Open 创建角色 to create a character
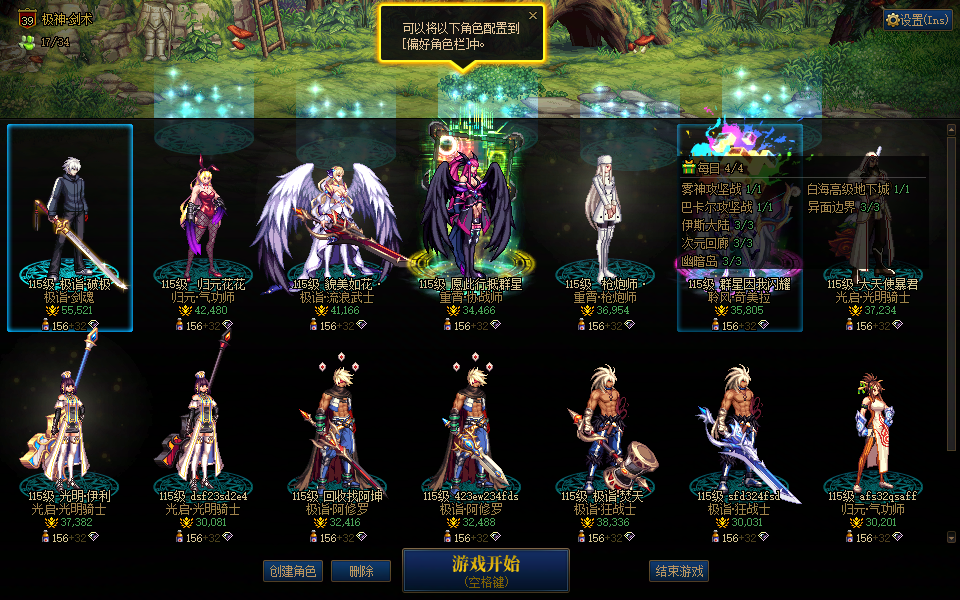Screen dimensions: 960x600 (x=292, y=571)
